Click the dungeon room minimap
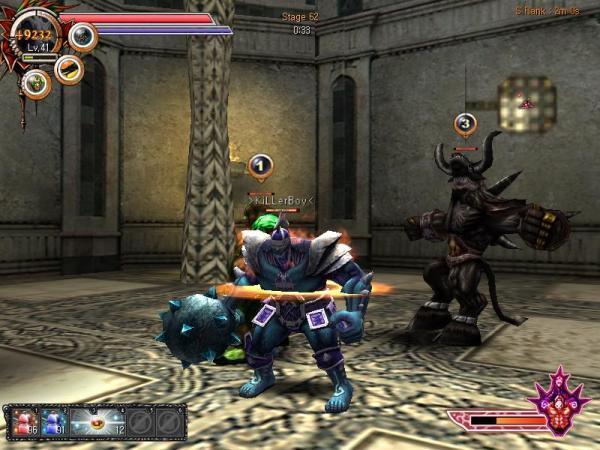The width and height of the screenshot is (600, 450). click(525, 103)
